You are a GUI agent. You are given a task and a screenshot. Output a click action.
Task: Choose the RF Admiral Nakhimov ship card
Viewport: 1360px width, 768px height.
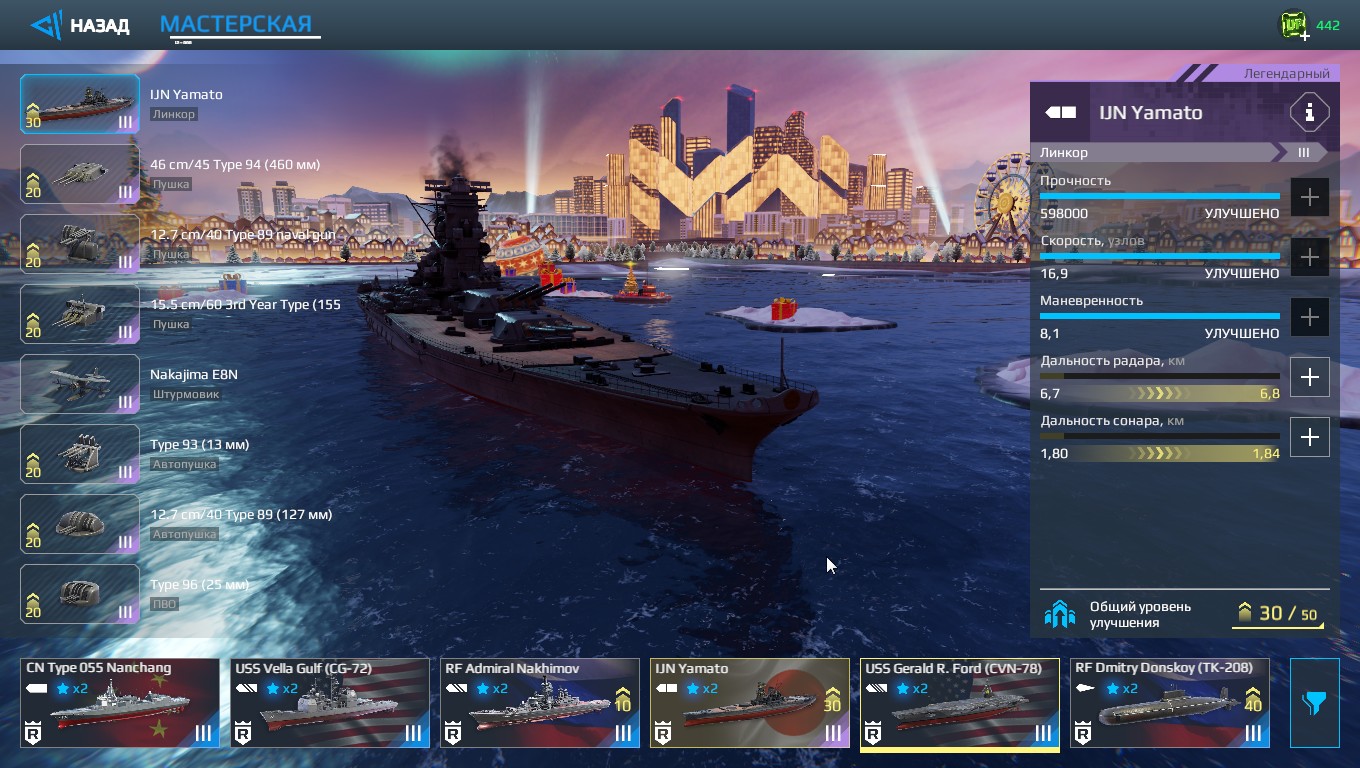click(540, 703)
